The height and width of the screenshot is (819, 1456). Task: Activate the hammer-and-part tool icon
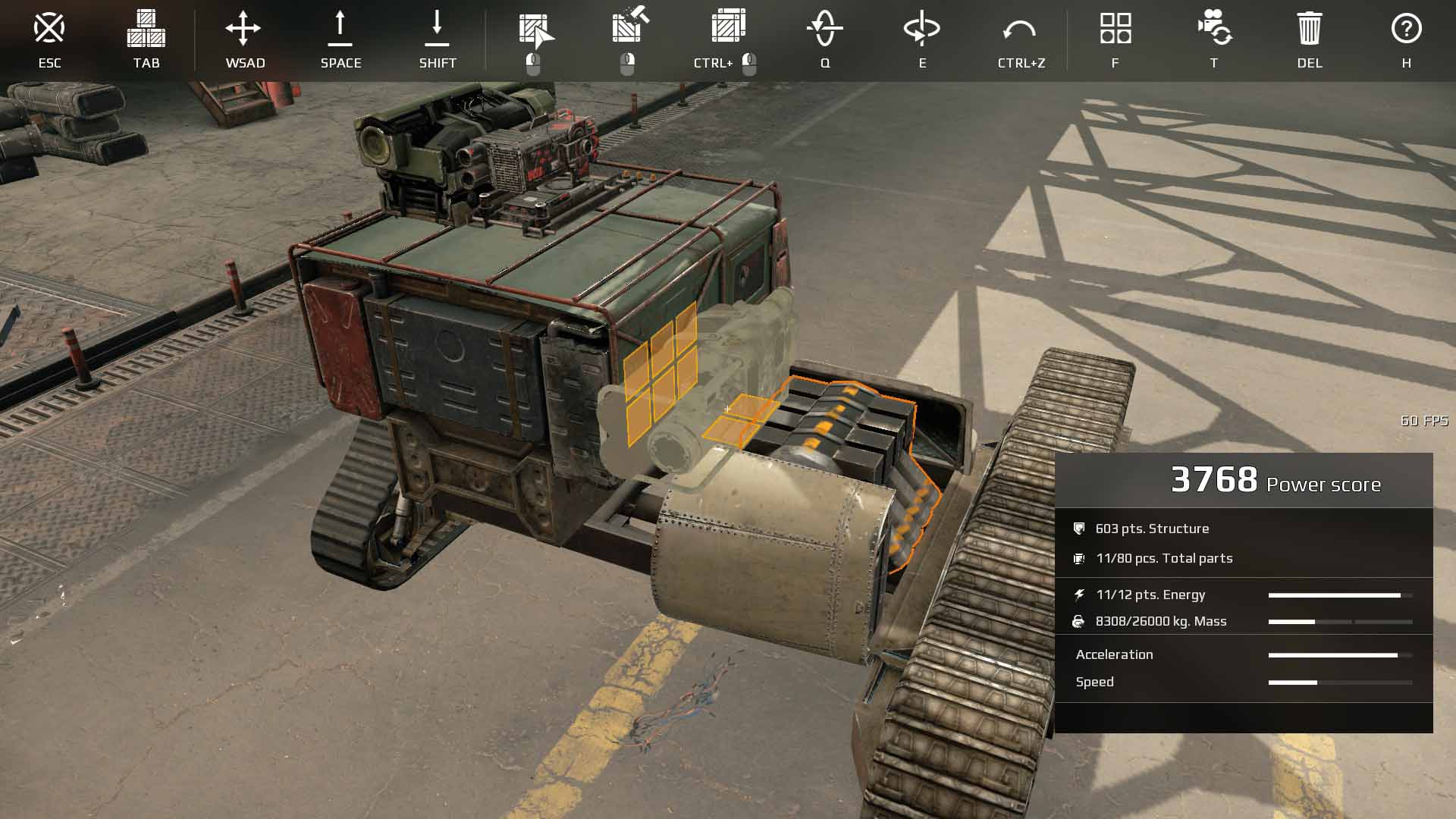point(629,27)
